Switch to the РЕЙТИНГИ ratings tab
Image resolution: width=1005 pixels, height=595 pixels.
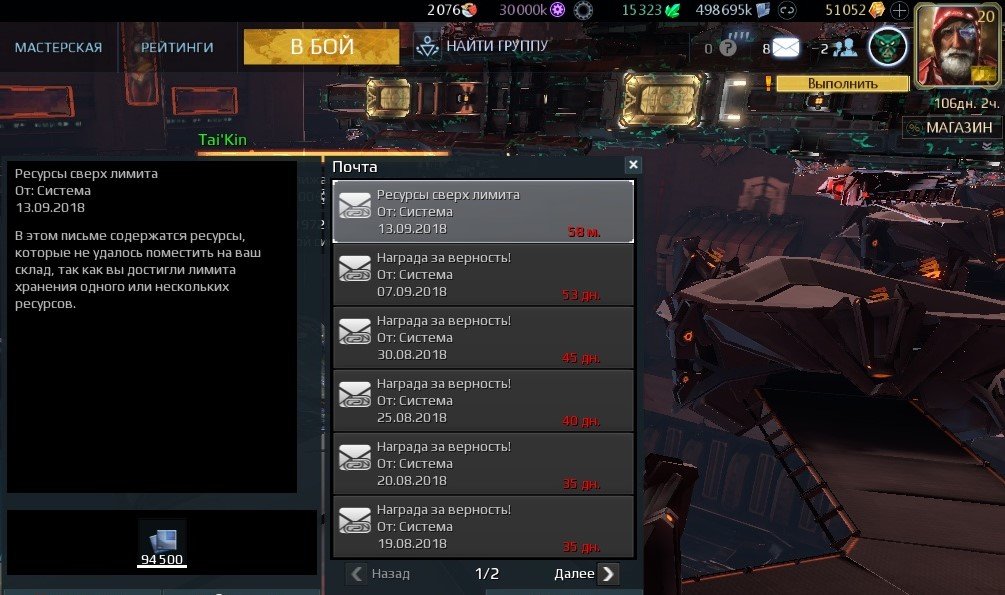[x=177, y=47]
